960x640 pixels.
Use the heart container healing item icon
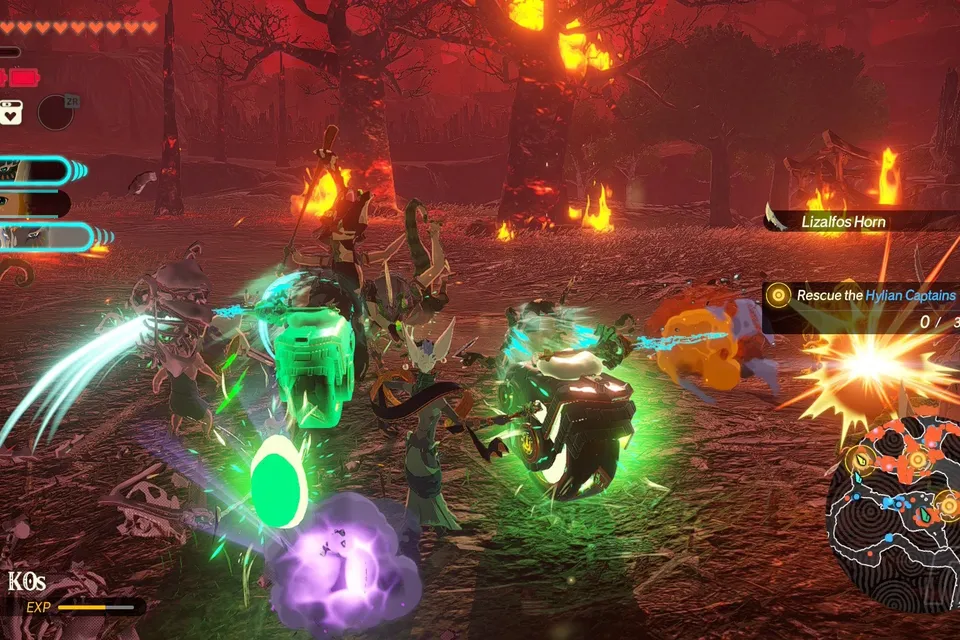11,112
